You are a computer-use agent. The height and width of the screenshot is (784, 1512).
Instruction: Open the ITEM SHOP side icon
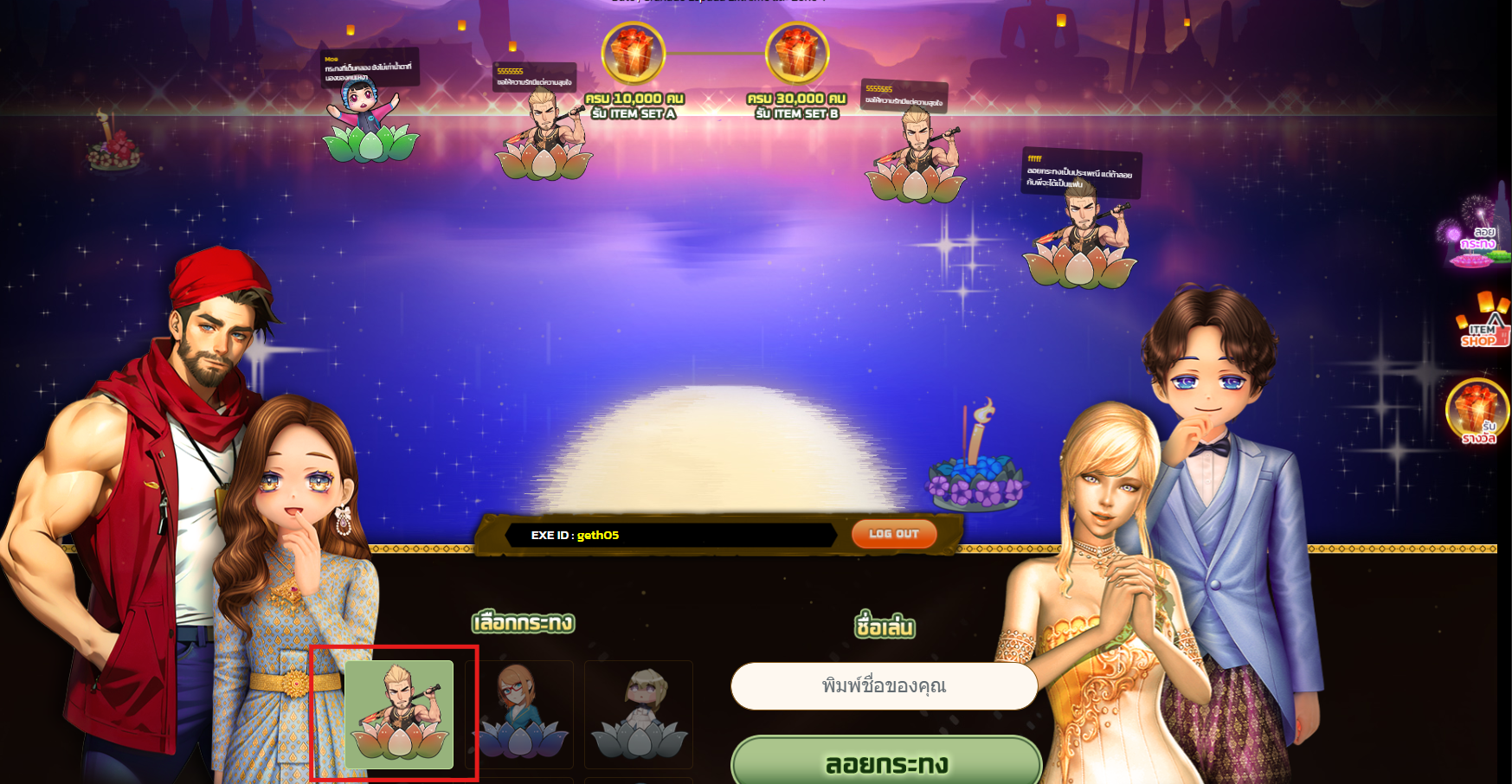[1483, 323]
